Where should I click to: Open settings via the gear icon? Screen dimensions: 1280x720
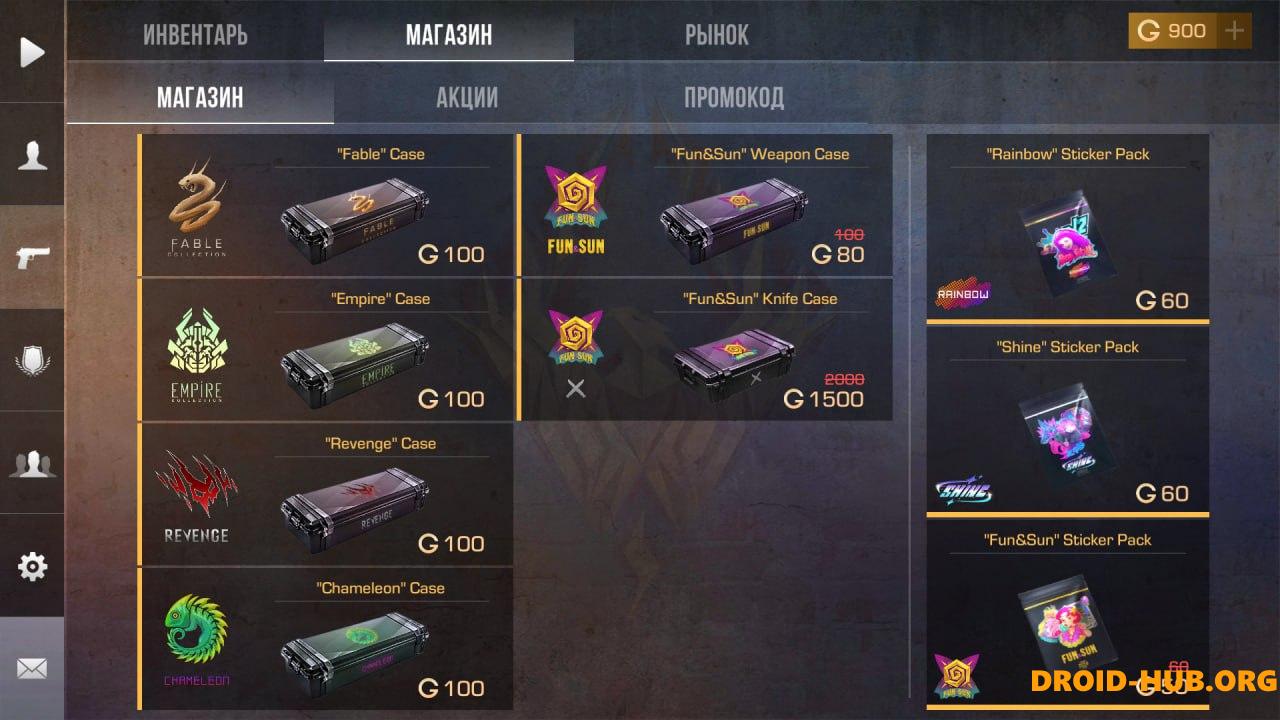32,567
